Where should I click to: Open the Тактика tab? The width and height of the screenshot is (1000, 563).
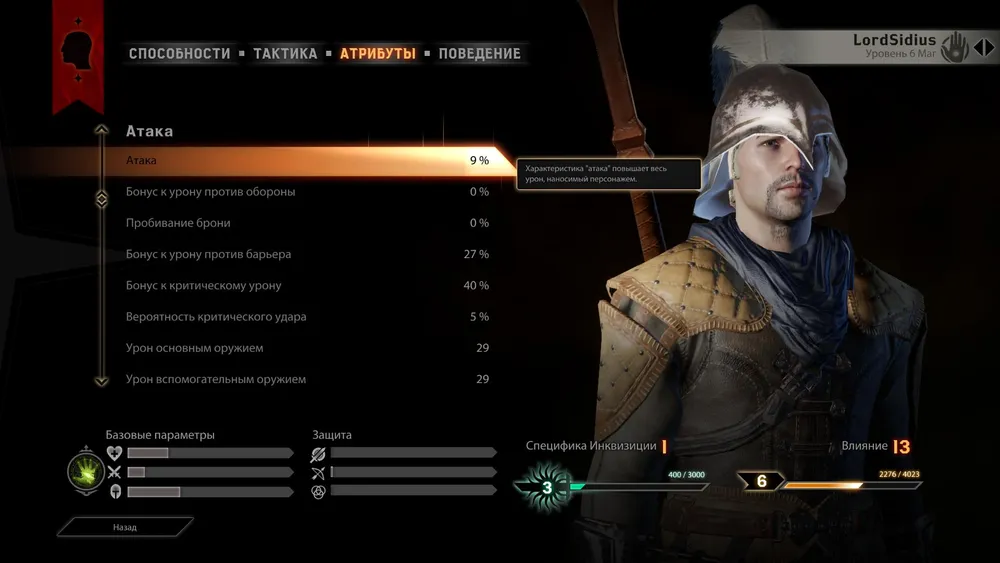285,54
